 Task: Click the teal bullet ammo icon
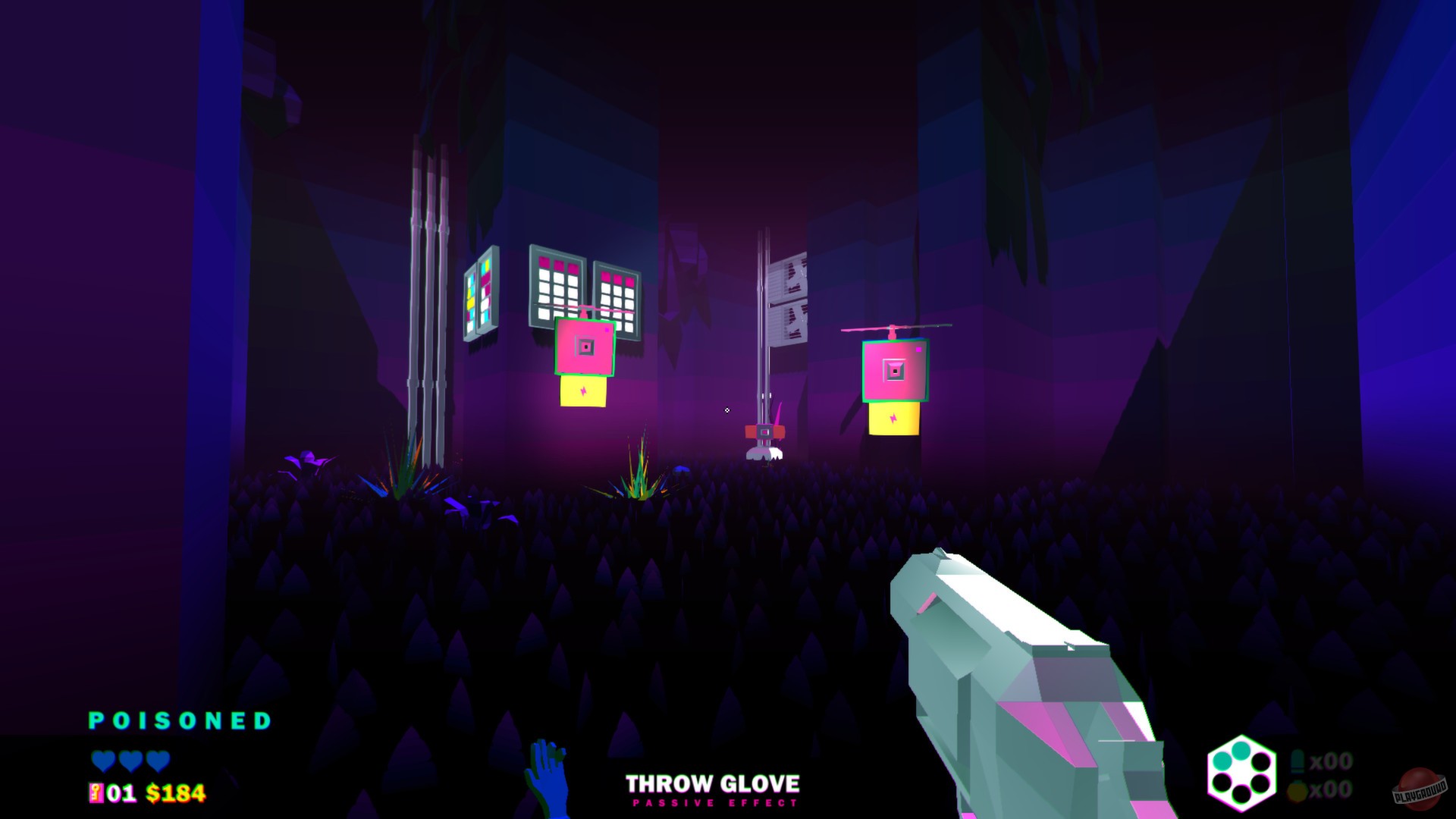pyautogui.click(x=1298, y=761)
